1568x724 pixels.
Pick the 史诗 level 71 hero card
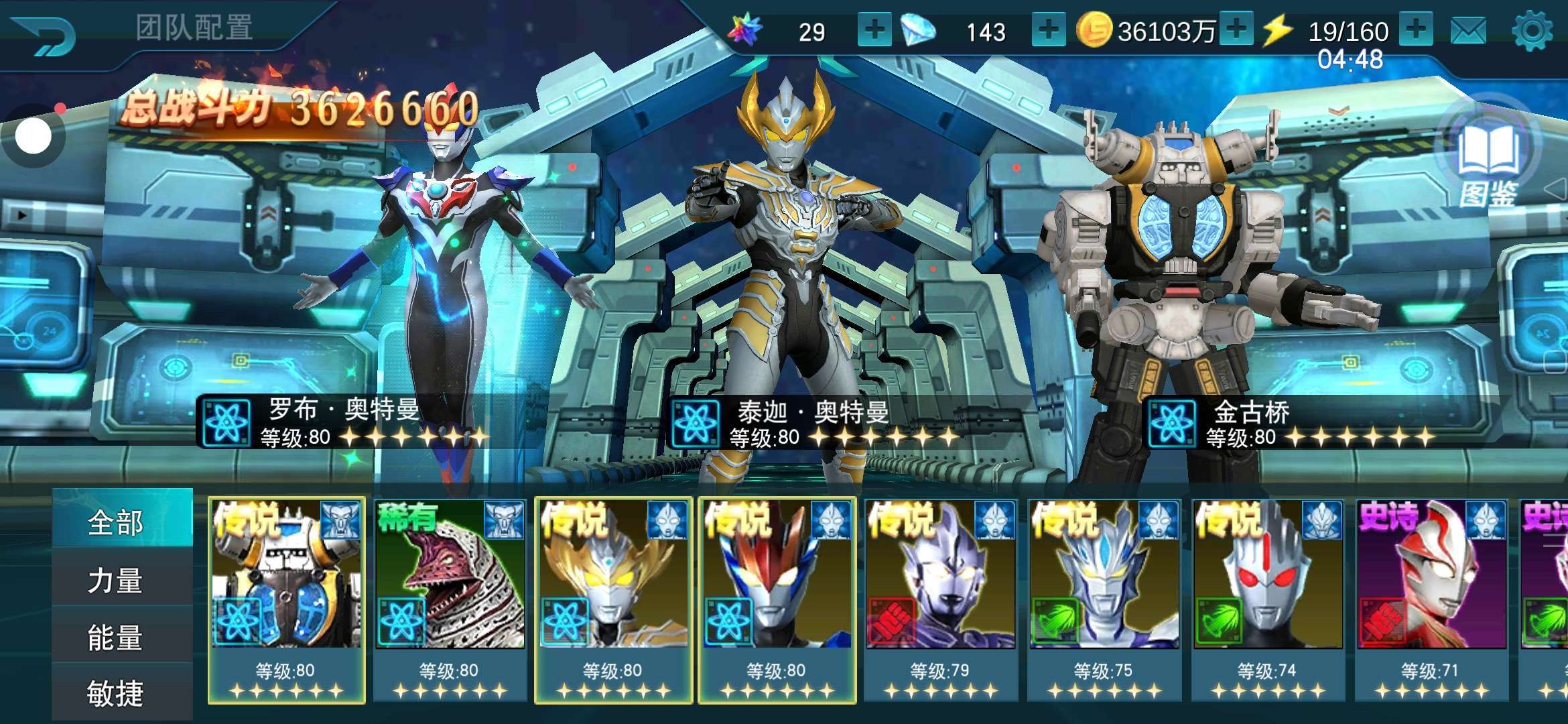coord(1431,599)
